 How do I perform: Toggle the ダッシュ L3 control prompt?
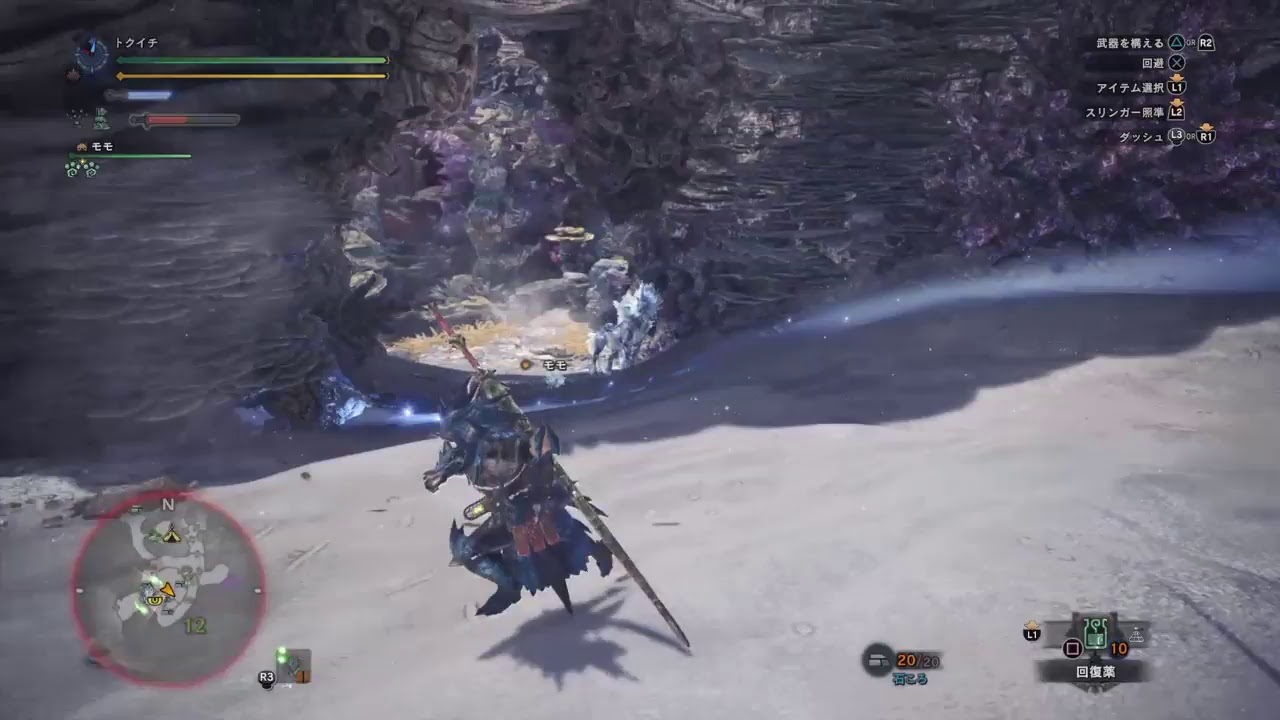coord(1176,136)
